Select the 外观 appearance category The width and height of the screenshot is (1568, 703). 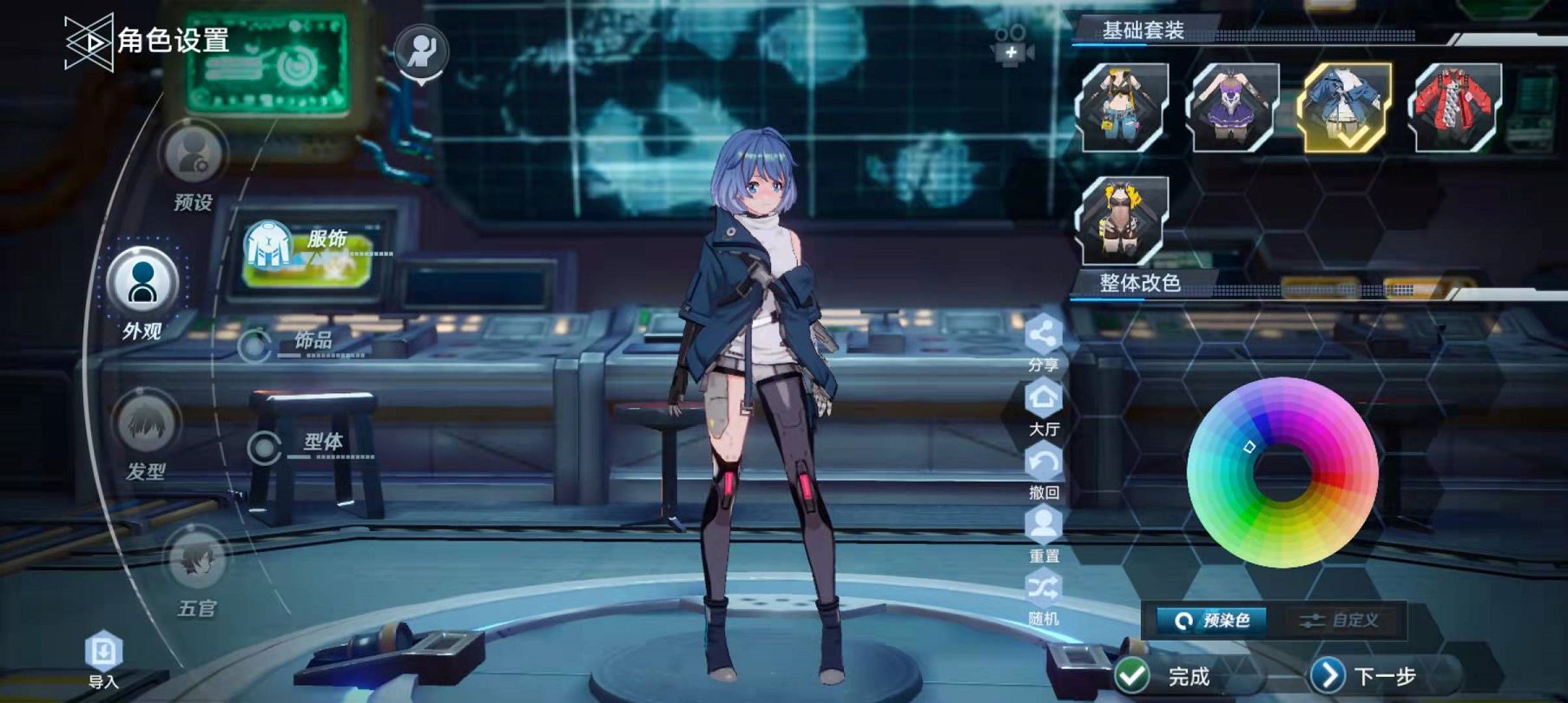click(x=142, y=283)
